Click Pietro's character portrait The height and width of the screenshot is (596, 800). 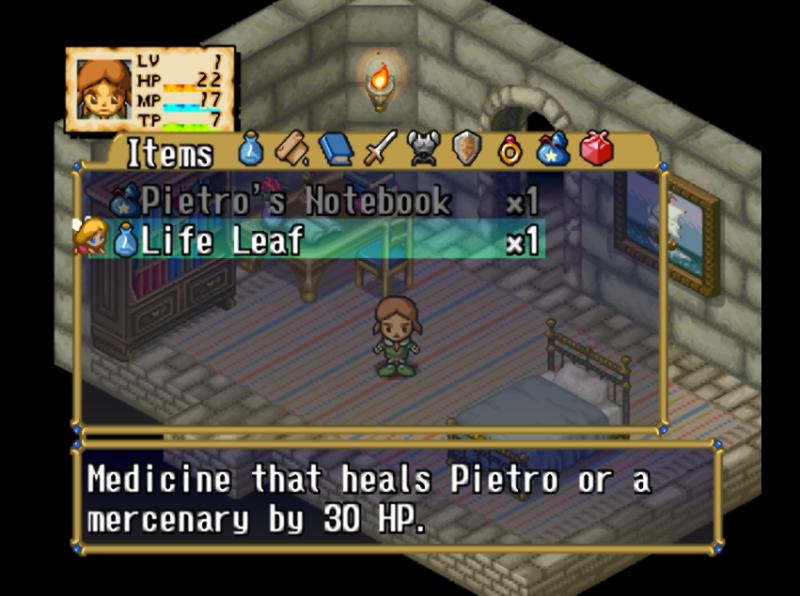click(x=104, y=90)
